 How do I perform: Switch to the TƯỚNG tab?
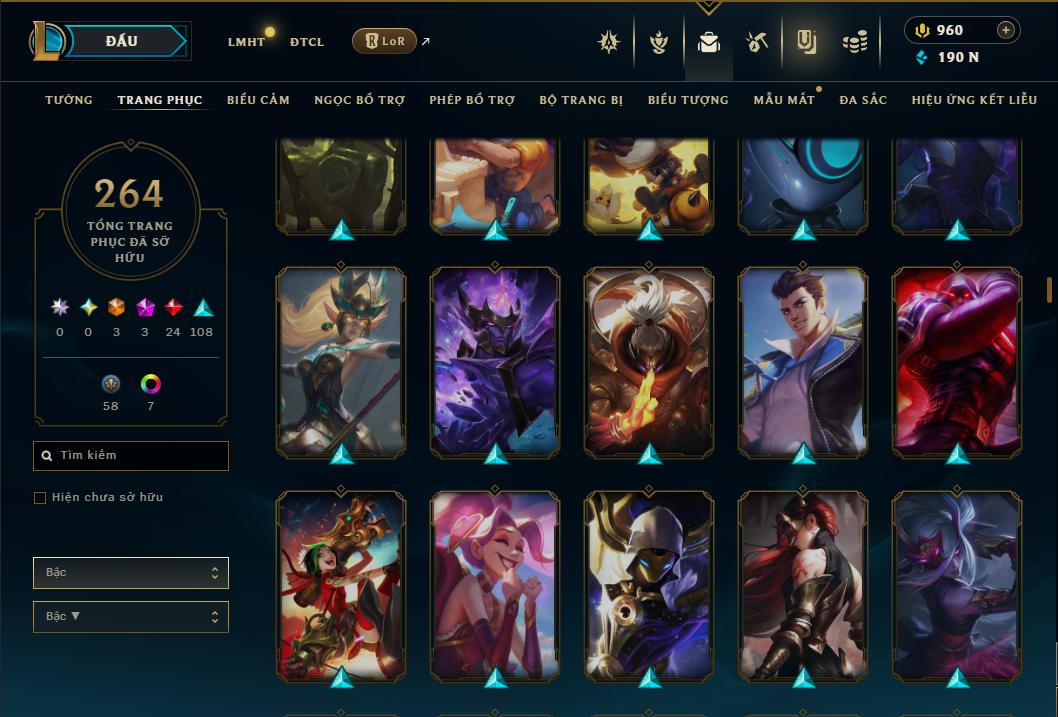[69, 100]
